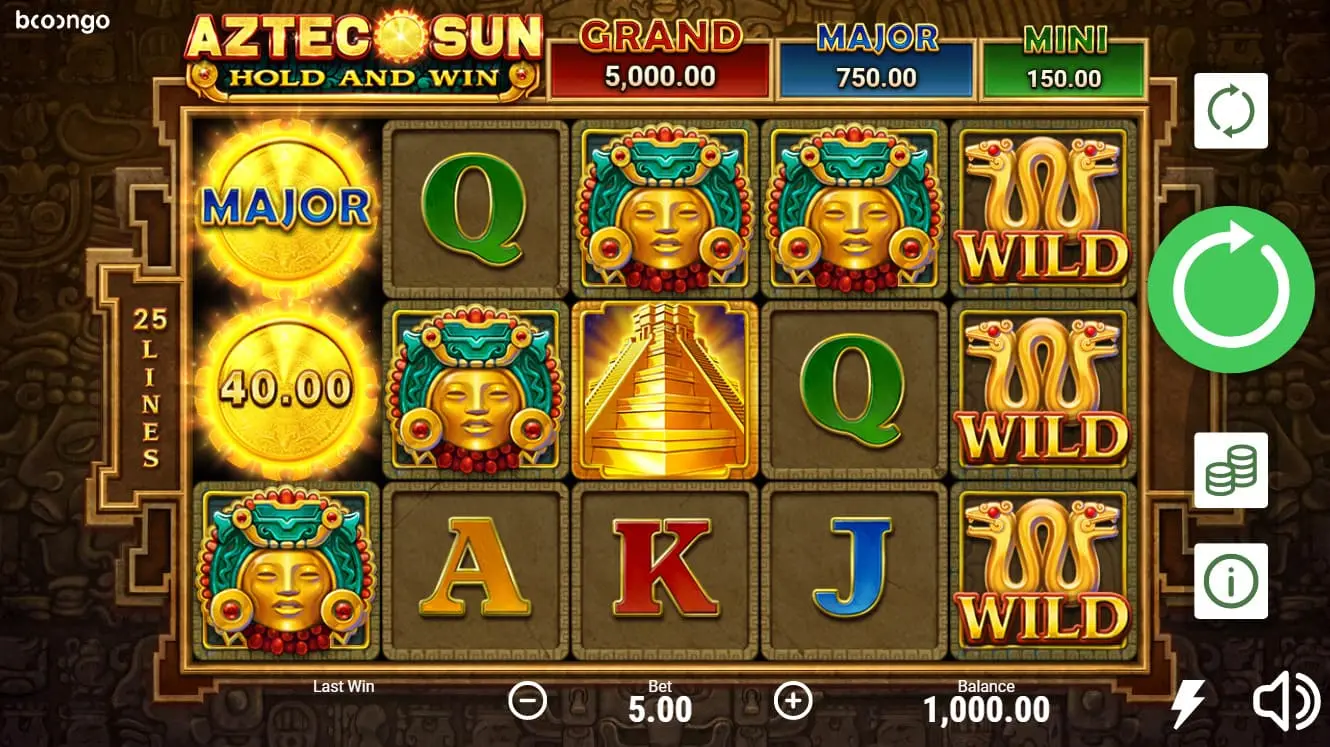Click the 40.00 gold coin symbol
Screen dimensions: 1330x747
(x=288, y=390)
